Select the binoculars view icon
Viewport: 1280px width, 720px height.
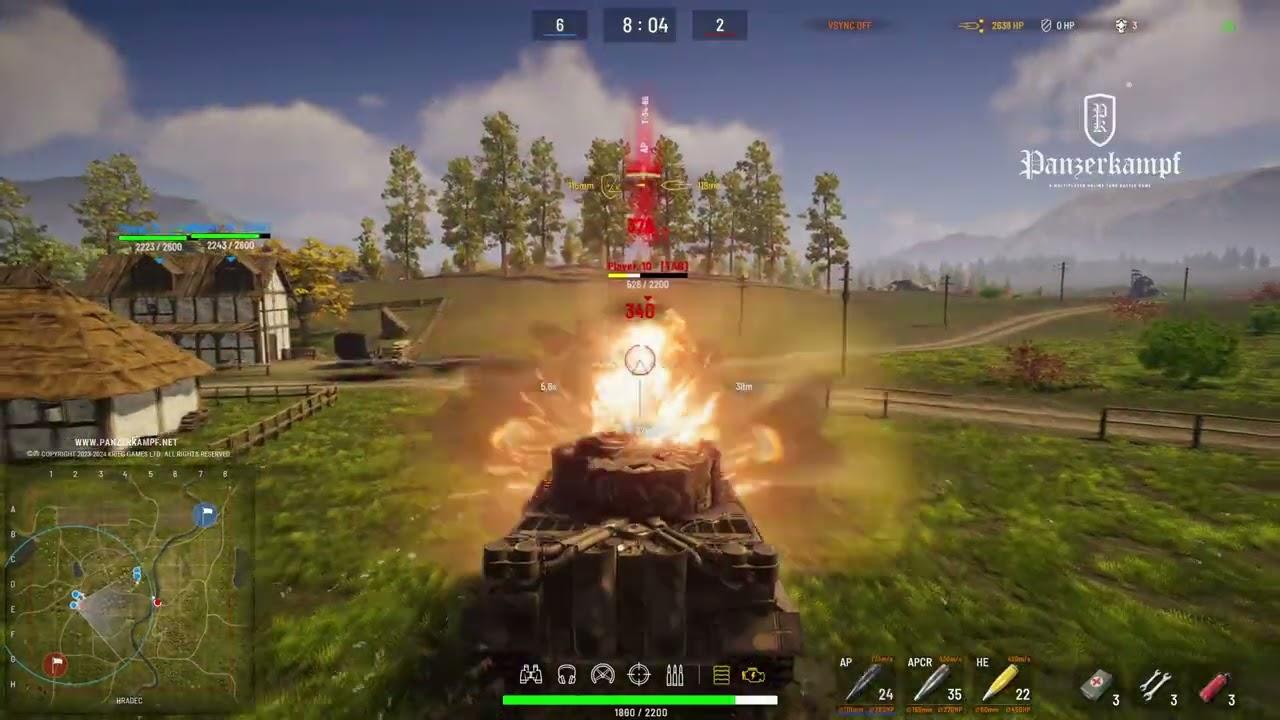tap(530, 675)
